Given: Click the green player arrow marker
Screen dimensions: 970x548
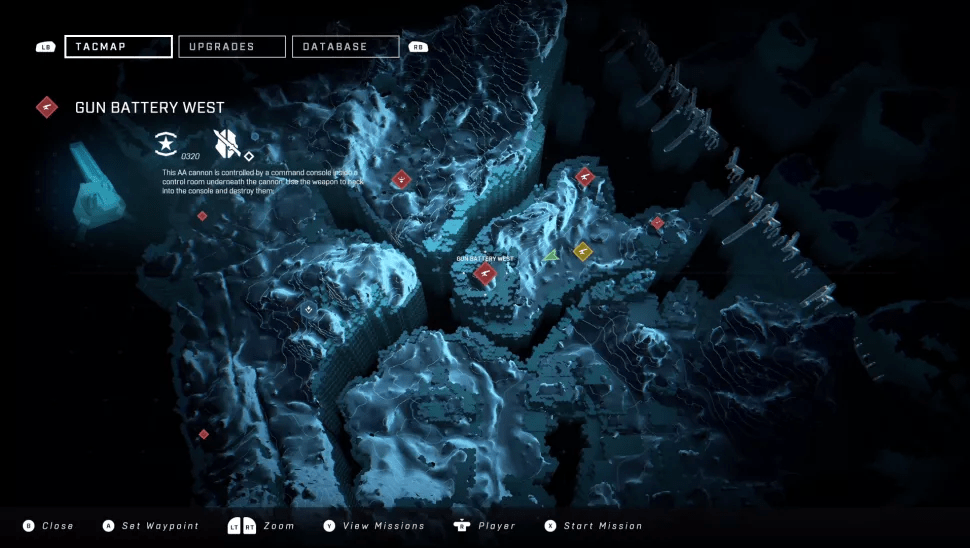Looking at the screenshot, I should [551, 255].
